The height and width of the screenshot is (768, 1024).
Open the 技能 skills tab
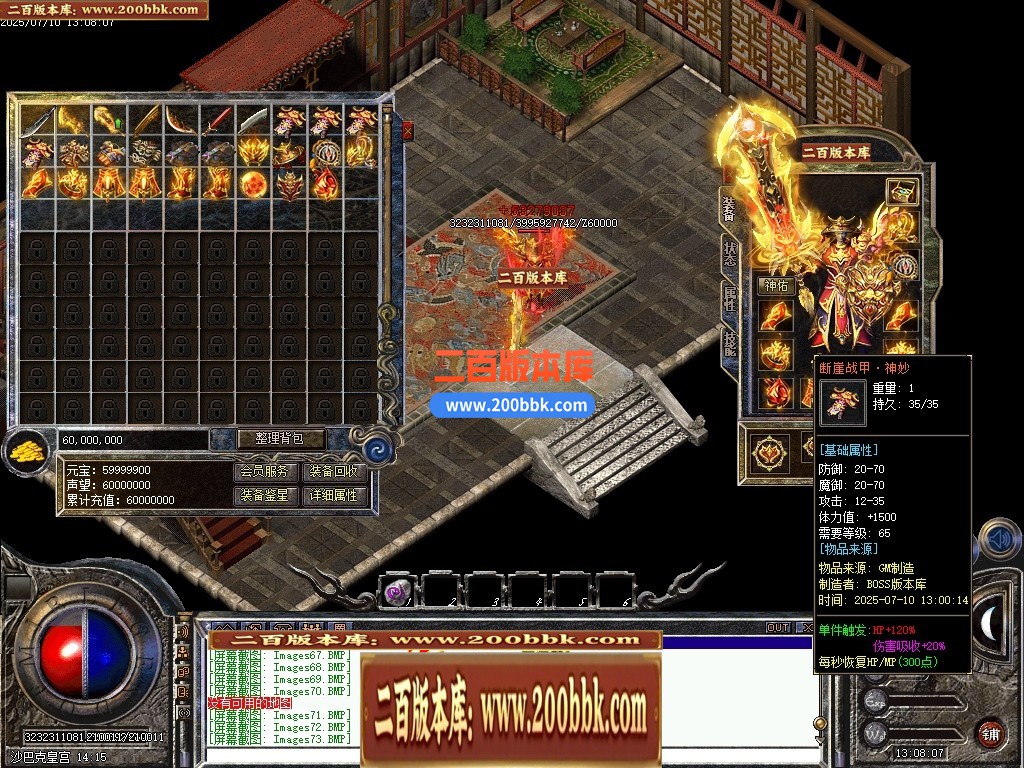point(729,343)
